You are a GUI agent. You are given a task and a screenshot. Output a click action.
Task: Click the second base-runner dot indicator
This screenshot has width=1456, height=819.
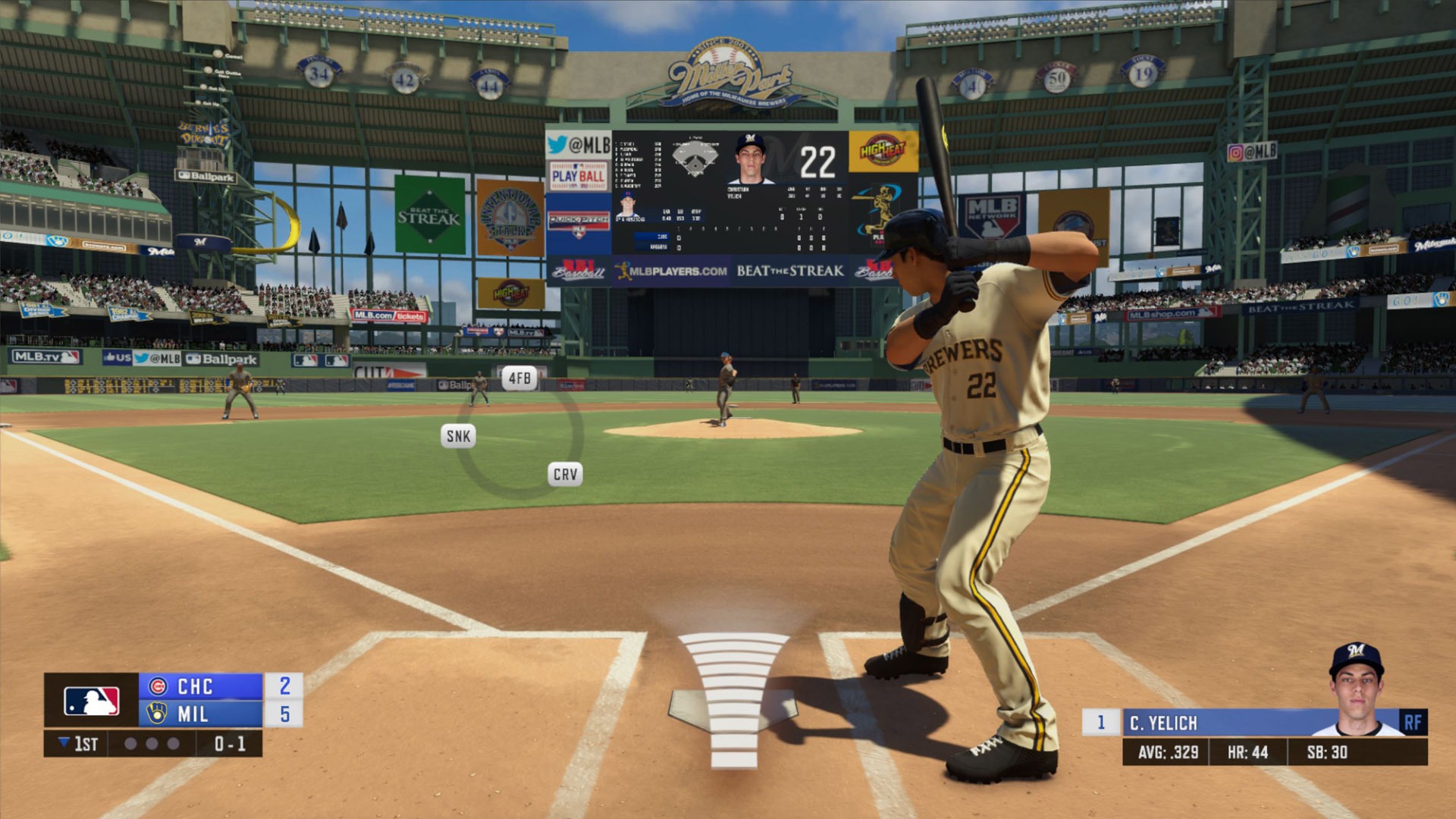[152, 743]
